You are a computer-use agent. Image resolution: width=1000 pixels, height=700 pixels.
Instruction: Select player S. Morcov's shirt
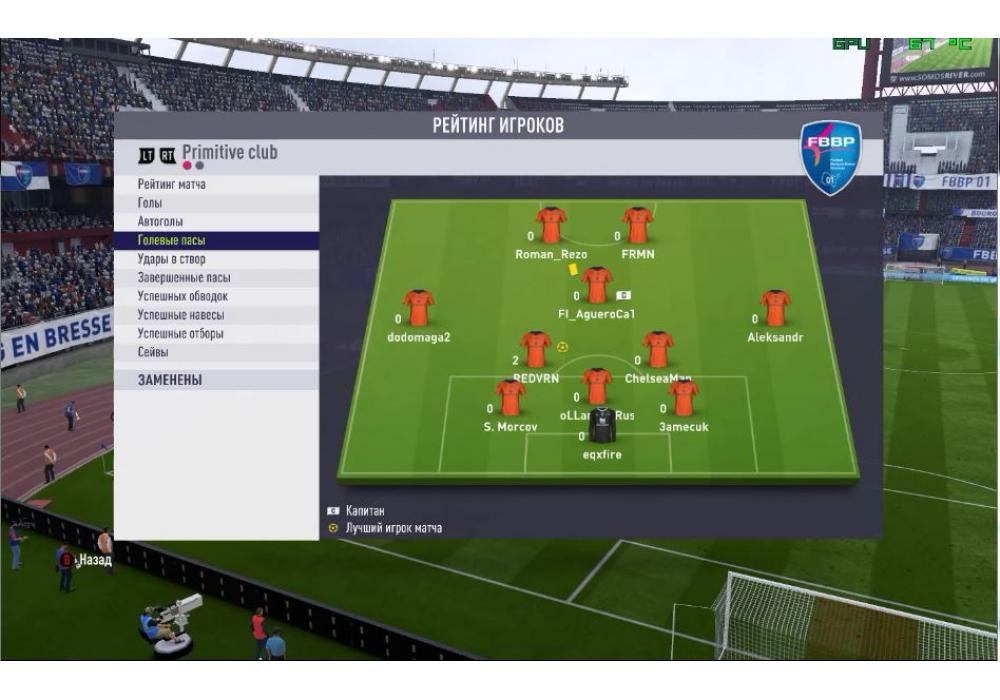(x=510, y=398)
